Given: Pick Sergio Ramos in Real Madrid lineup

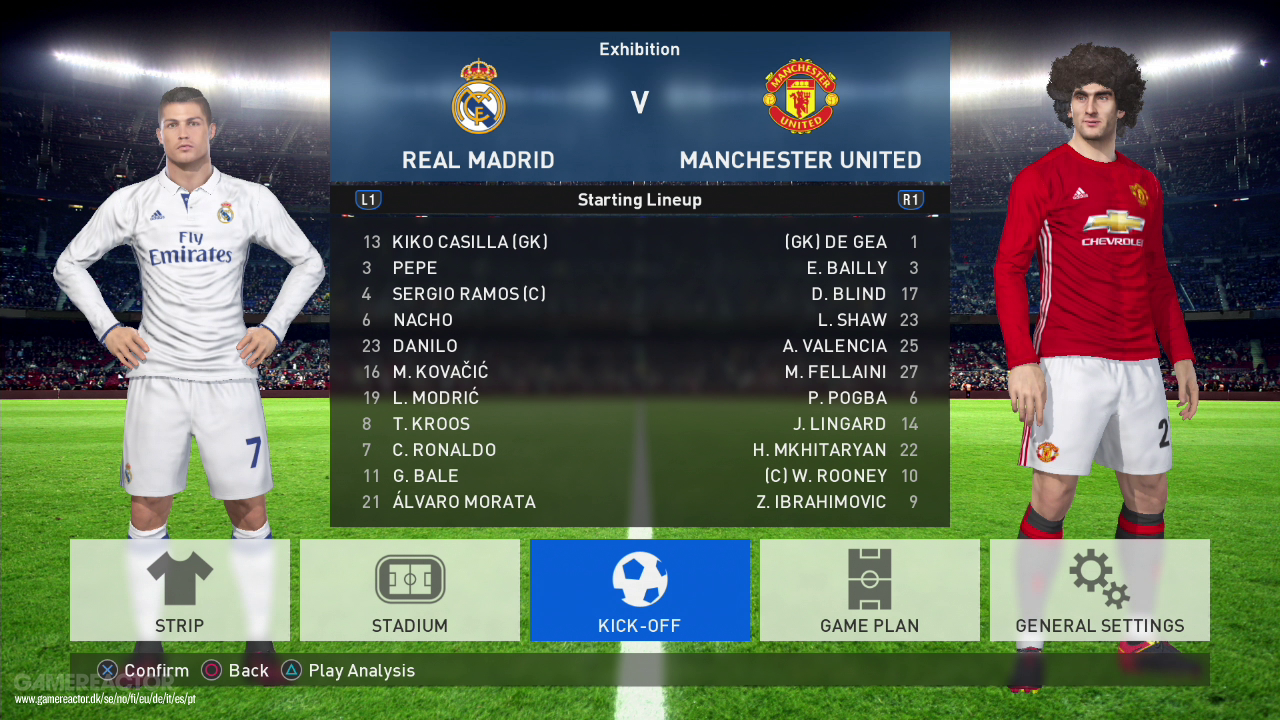Looking at the screenshot, I should [x=469, y=294].
